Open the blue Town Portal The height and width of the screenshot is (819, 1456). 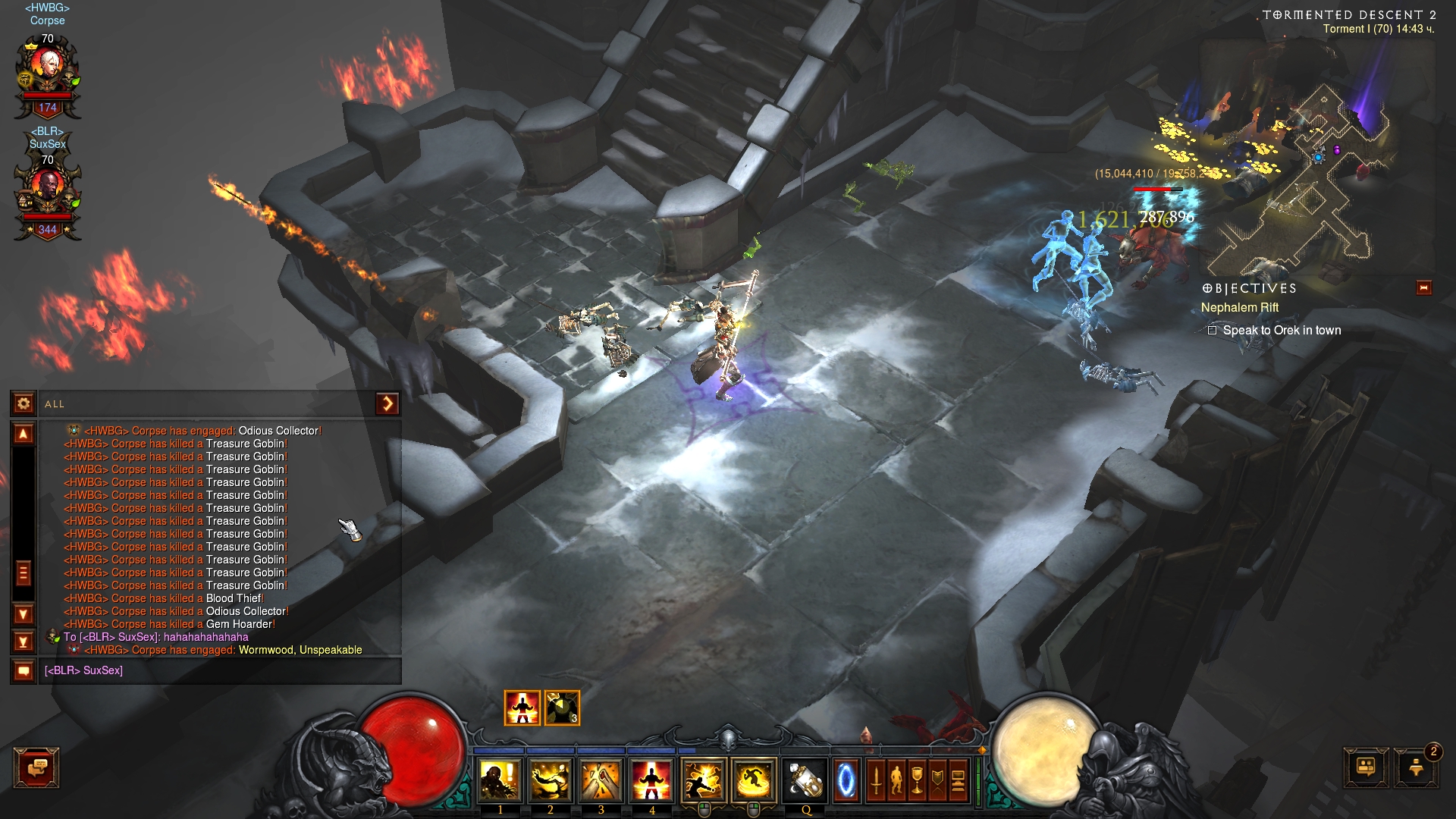pyautogui.click(x=846, y=780)
